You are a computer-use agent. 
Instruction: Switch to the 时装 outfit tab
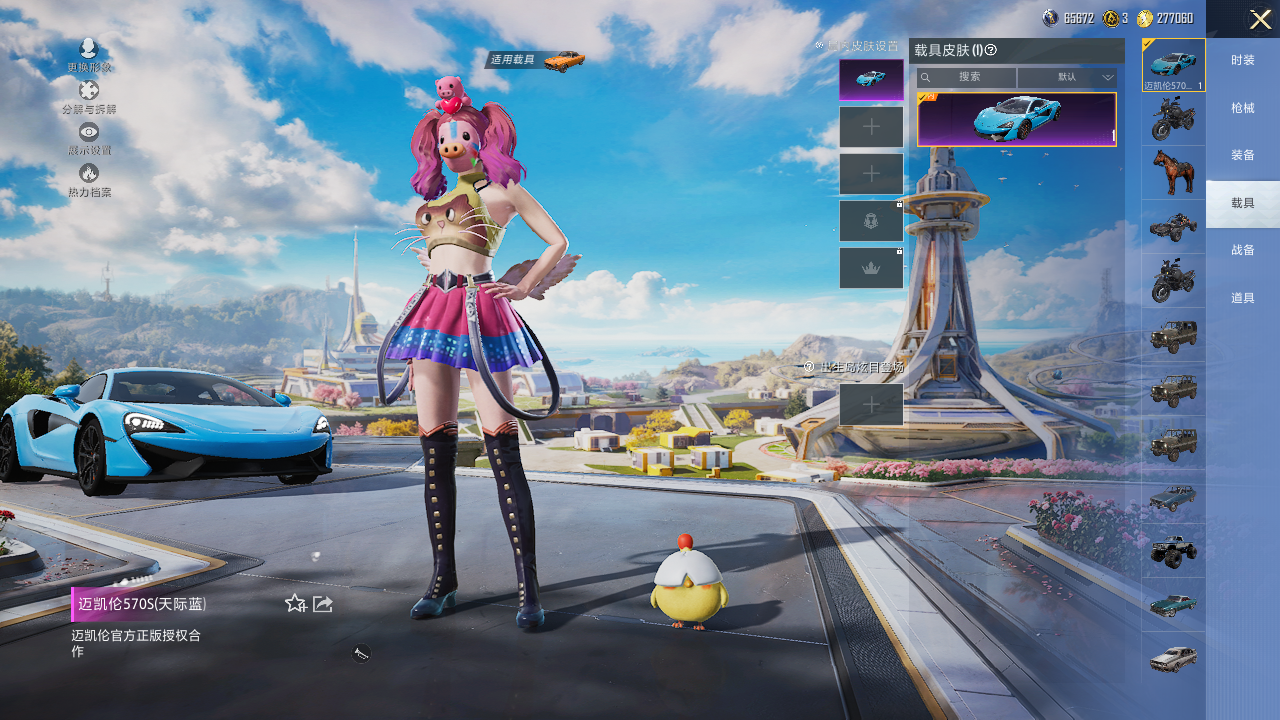point(1243,60)
